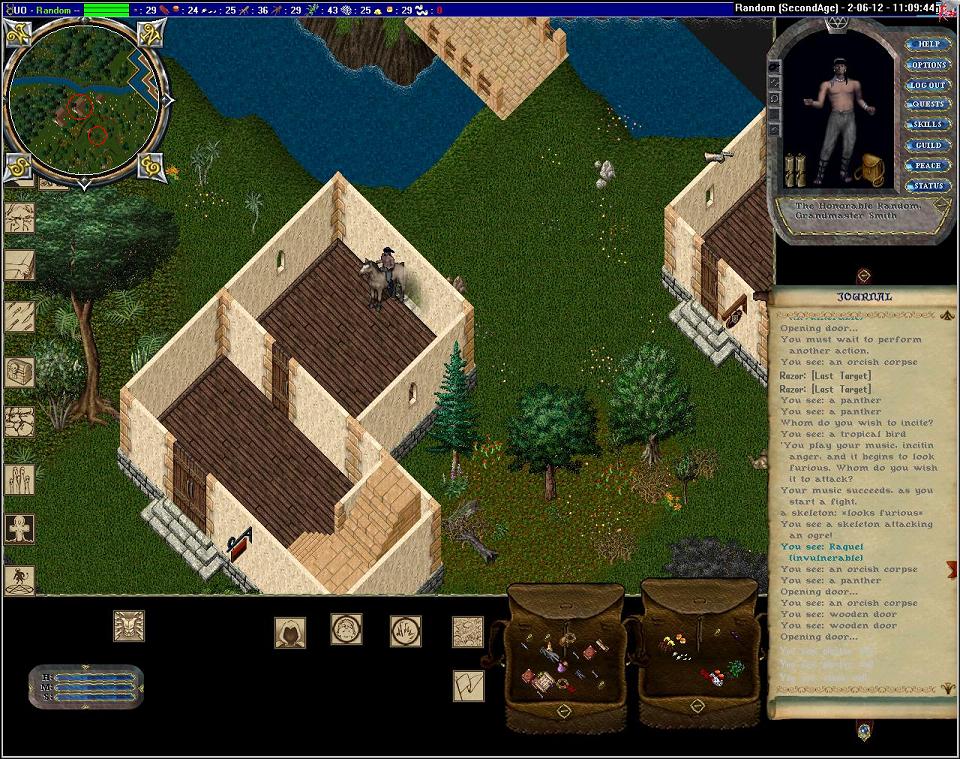The width and height of the screenshot is (960, 759).
Task: Activate the demon face spell icon
Action: pyautogui.click(x=128, y=626)
